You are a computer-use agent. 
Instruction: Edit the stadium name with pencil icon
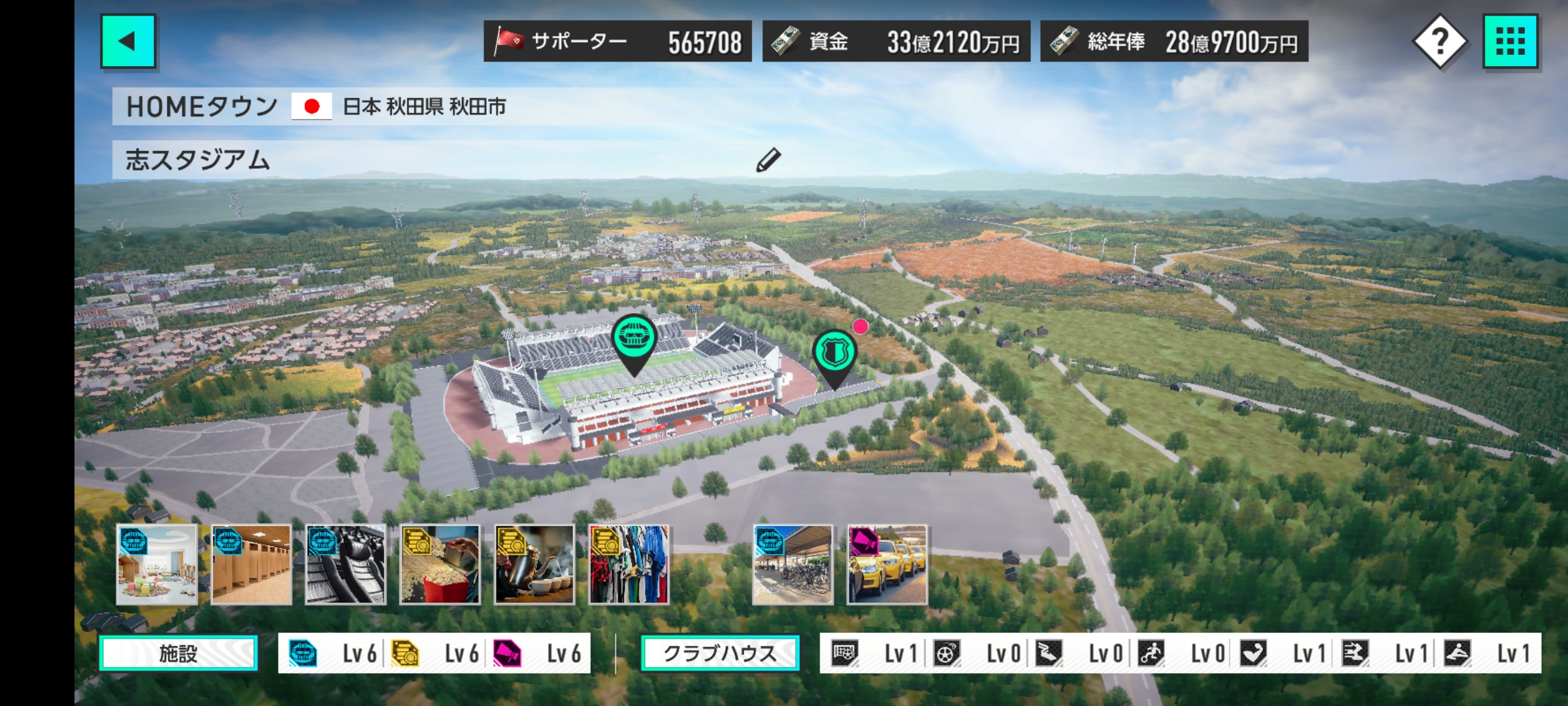coord(768,160)
